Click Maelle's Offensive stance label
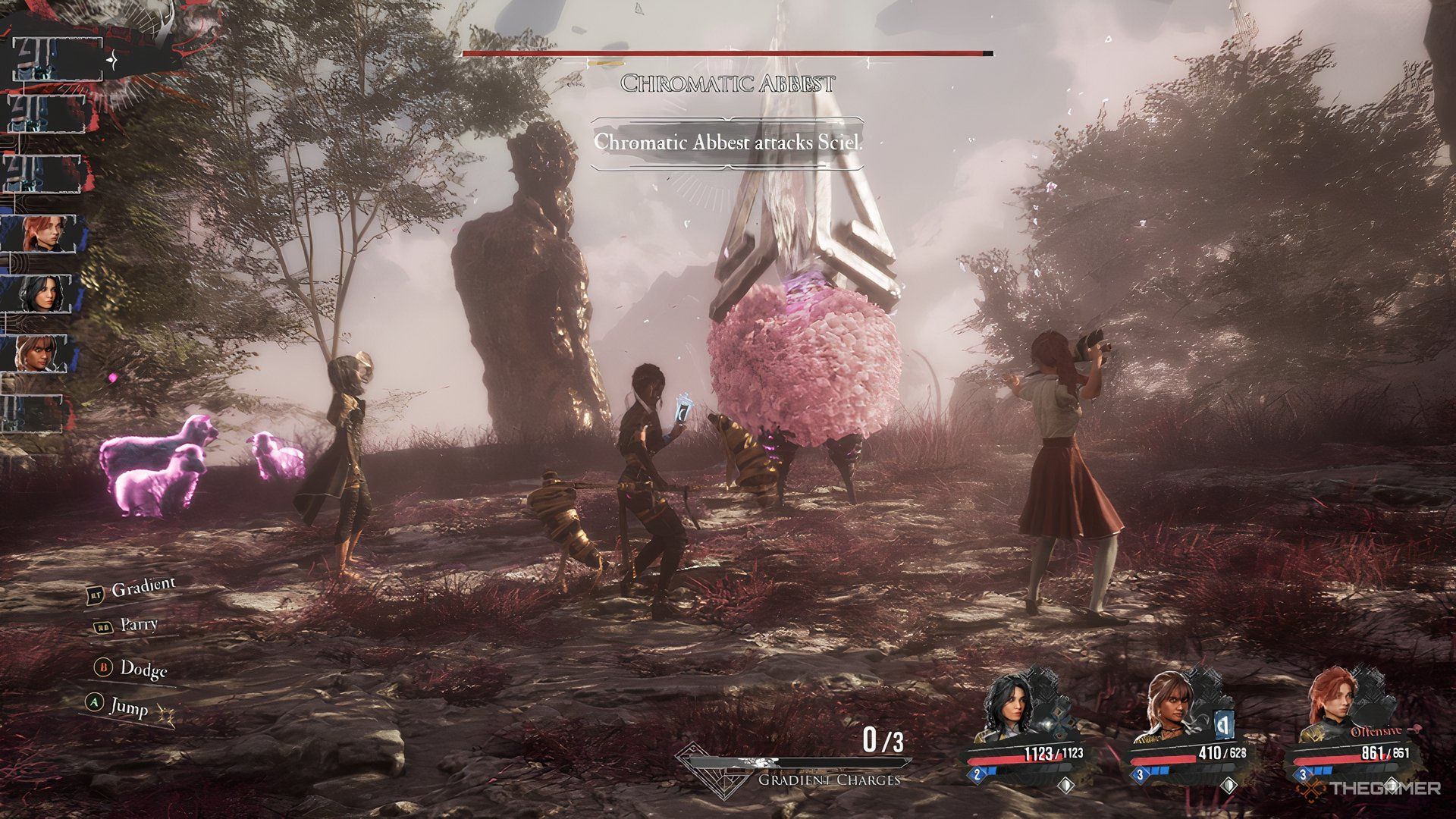The image size is (1456, 819). pyautogui.click(x=1376, y=732)
